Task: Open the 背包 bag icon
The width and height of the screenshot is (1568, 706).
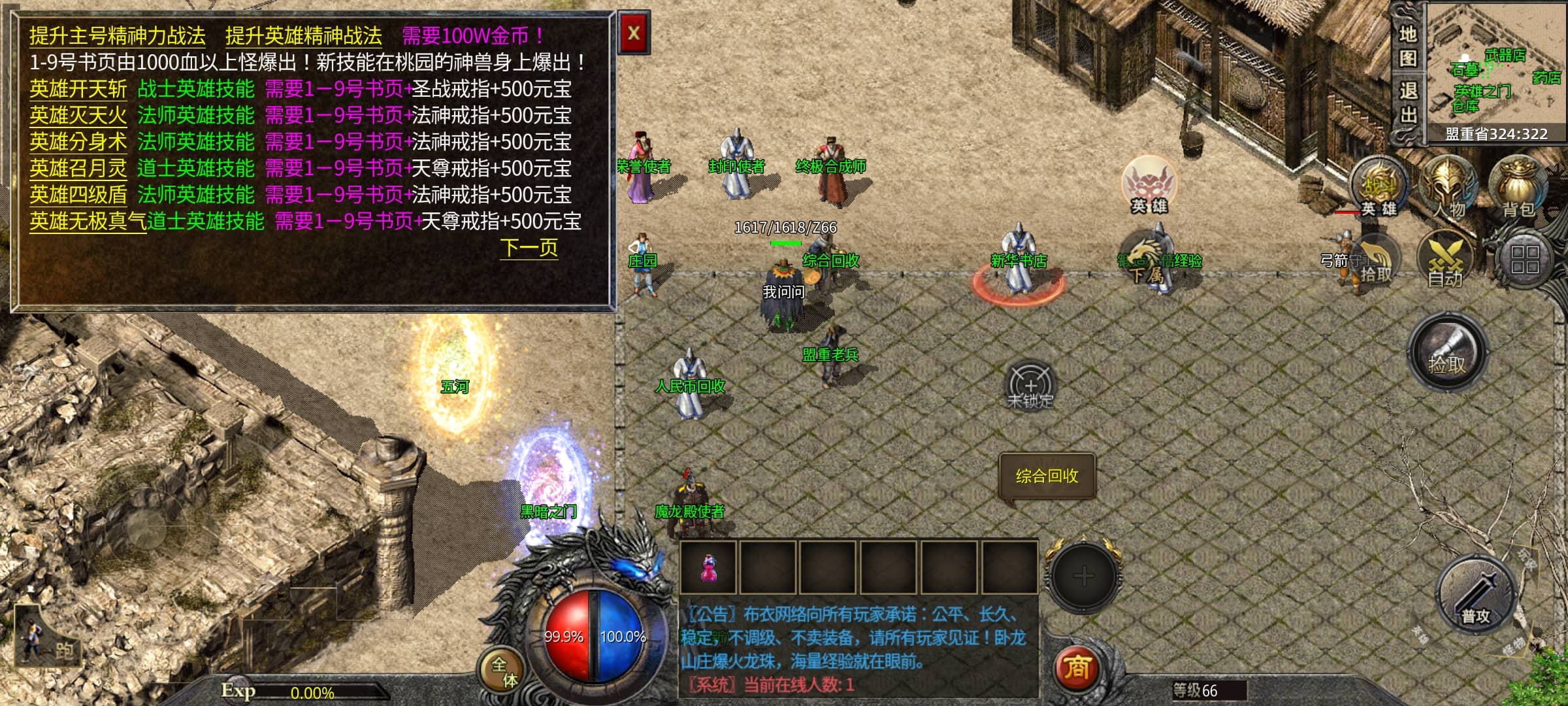Action: point(1518,188)
